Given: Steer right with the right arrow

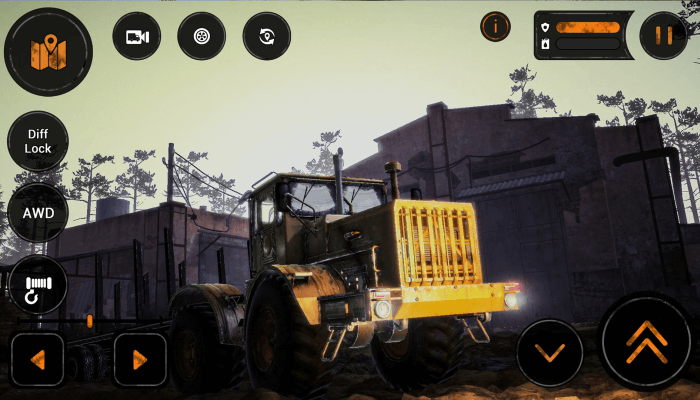Looking at the screenshot, I should click(x=140, y=359).
